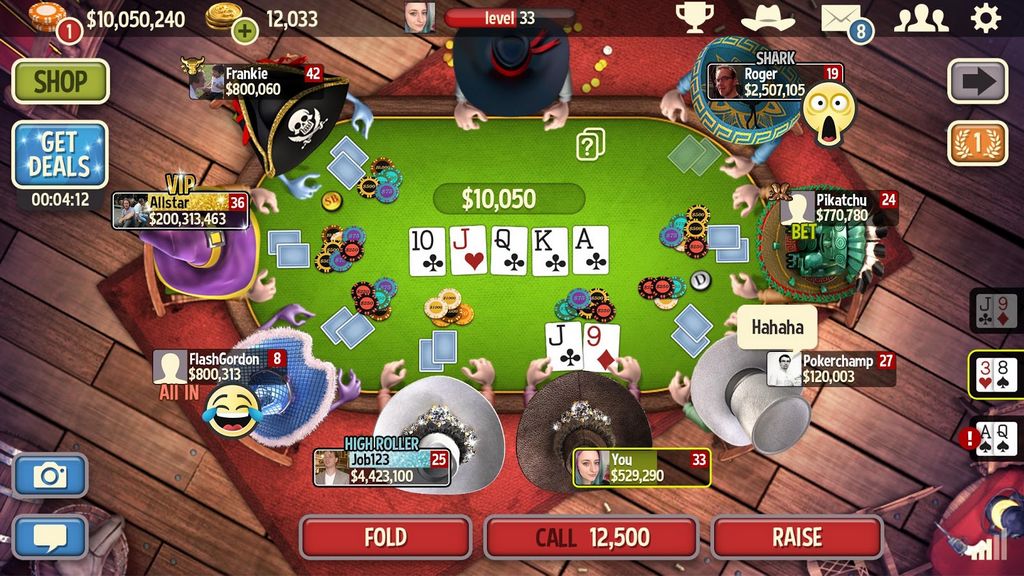1024x576 pixels.
Task: View Roger's player profile
Action: tap(725, 82)
